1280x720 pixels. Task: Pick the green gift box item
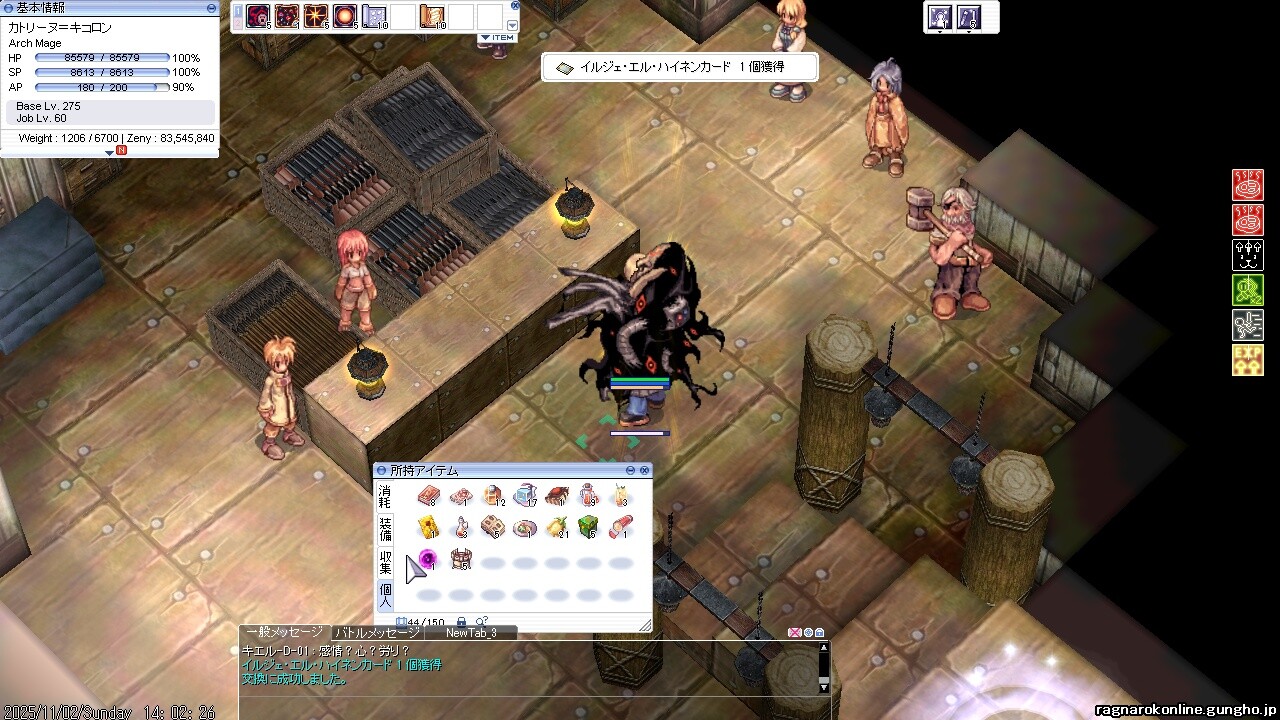tap(588, 527)
